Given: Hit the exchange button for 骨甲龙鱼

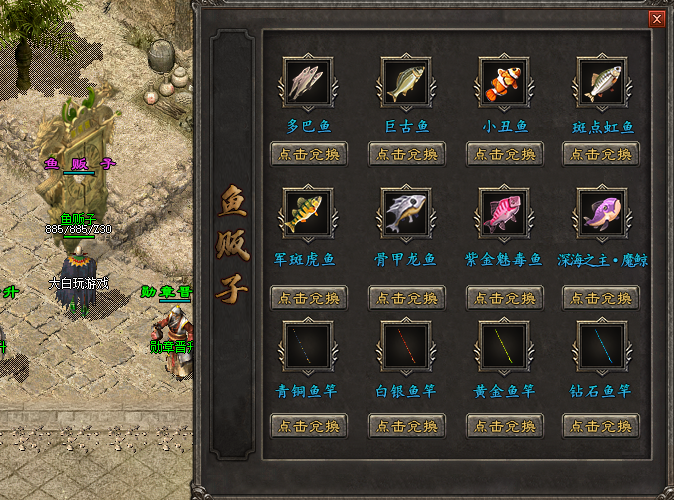Looking at the screenshot, I should tap(407, 297).
